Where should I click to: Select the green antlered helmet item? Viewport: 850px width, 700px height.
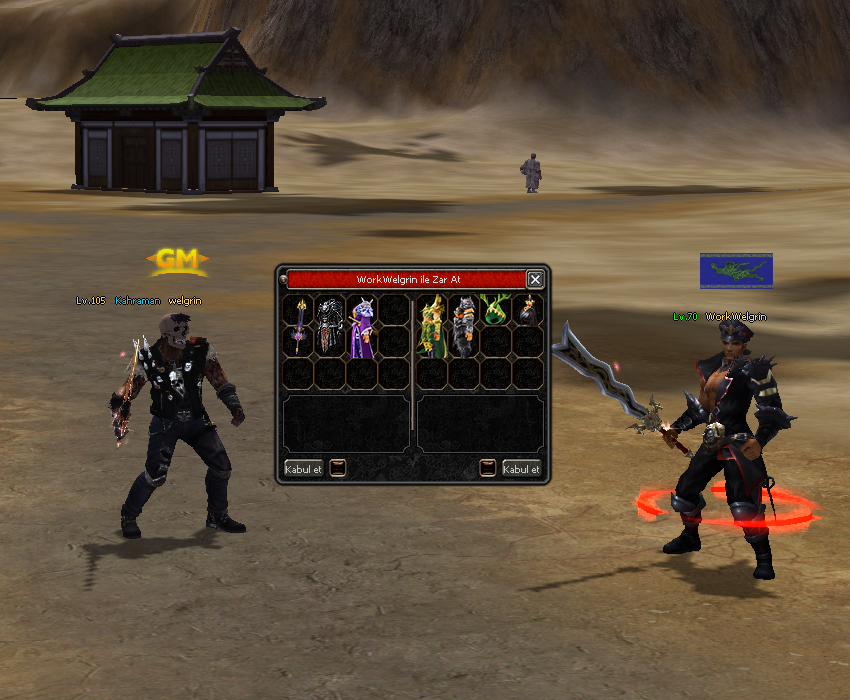[495, 310]
